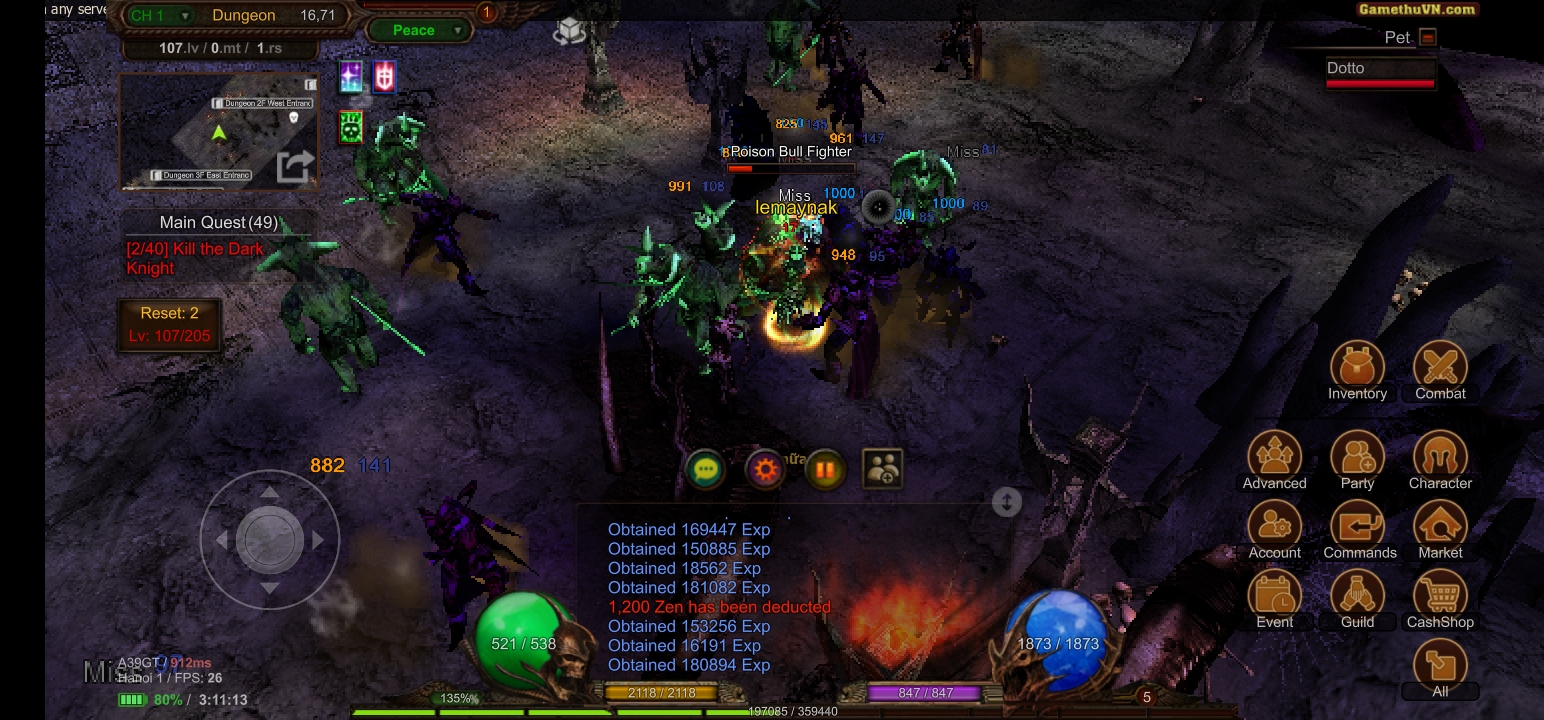Visit the Market
Screen dimensions: 1544x720
point(1440,527)
